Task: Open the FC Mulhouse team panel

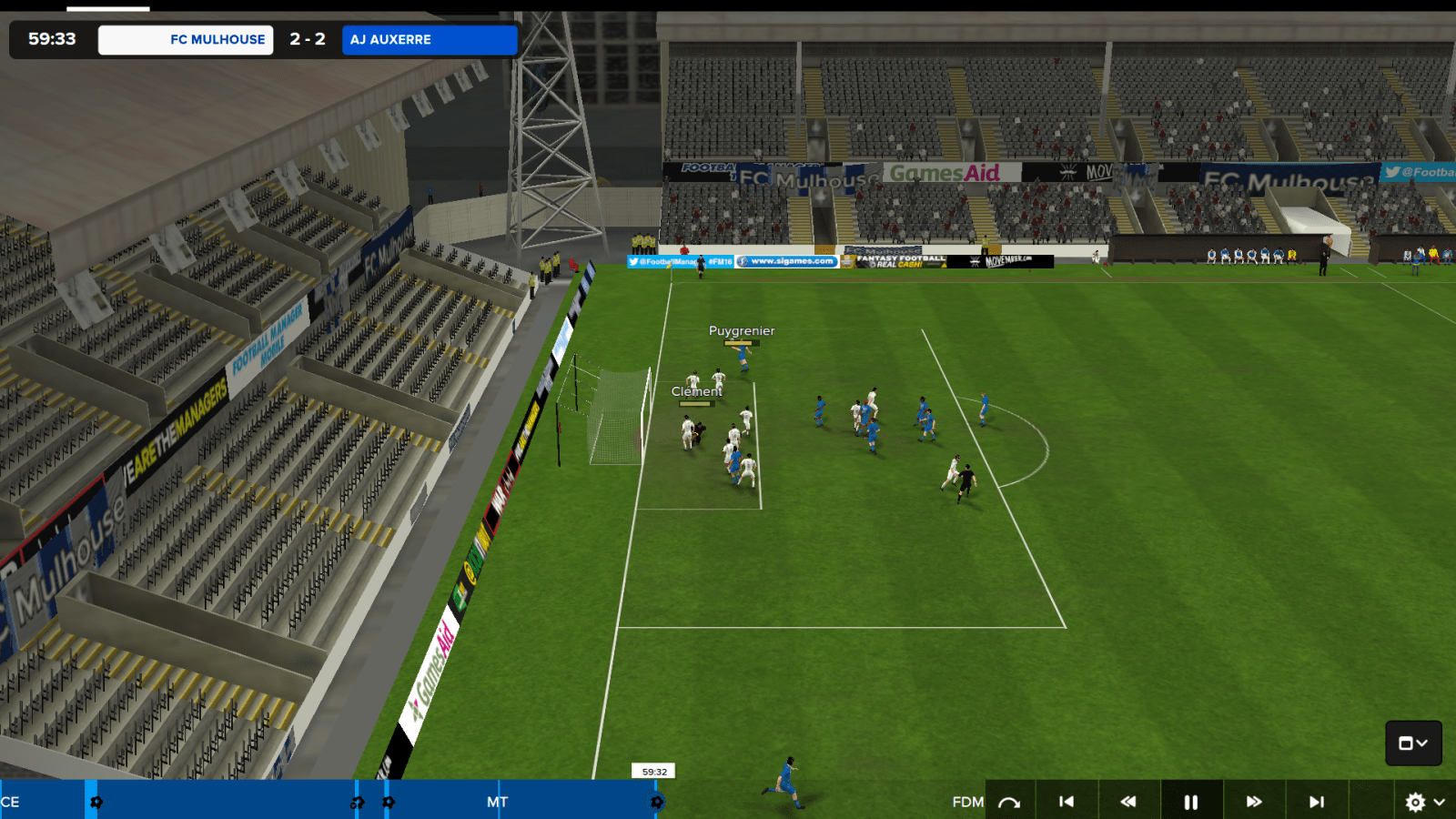Action: click(x=185, y=39)
